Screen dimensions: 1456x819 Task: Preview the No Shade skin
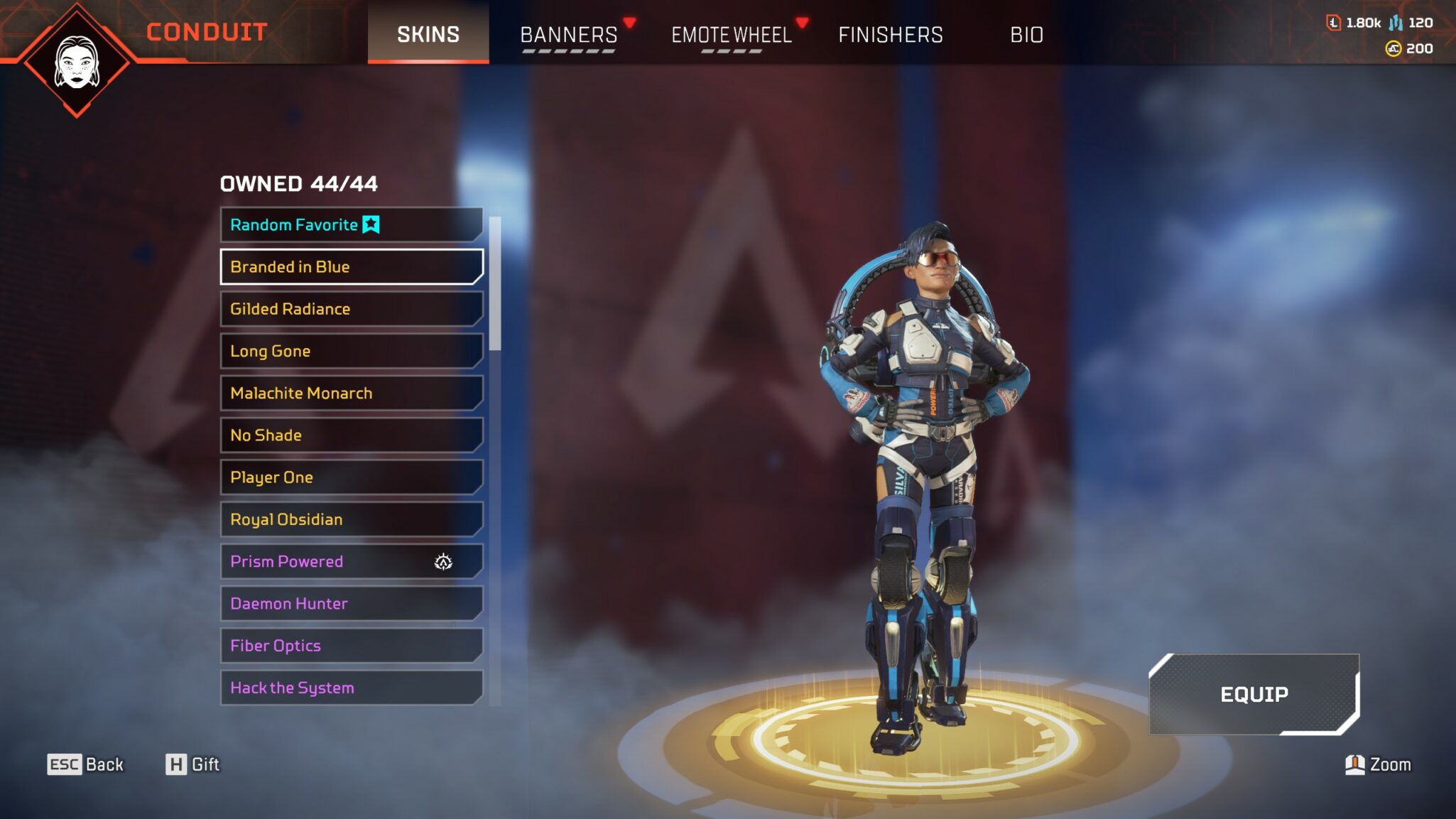tap(351, 435)
